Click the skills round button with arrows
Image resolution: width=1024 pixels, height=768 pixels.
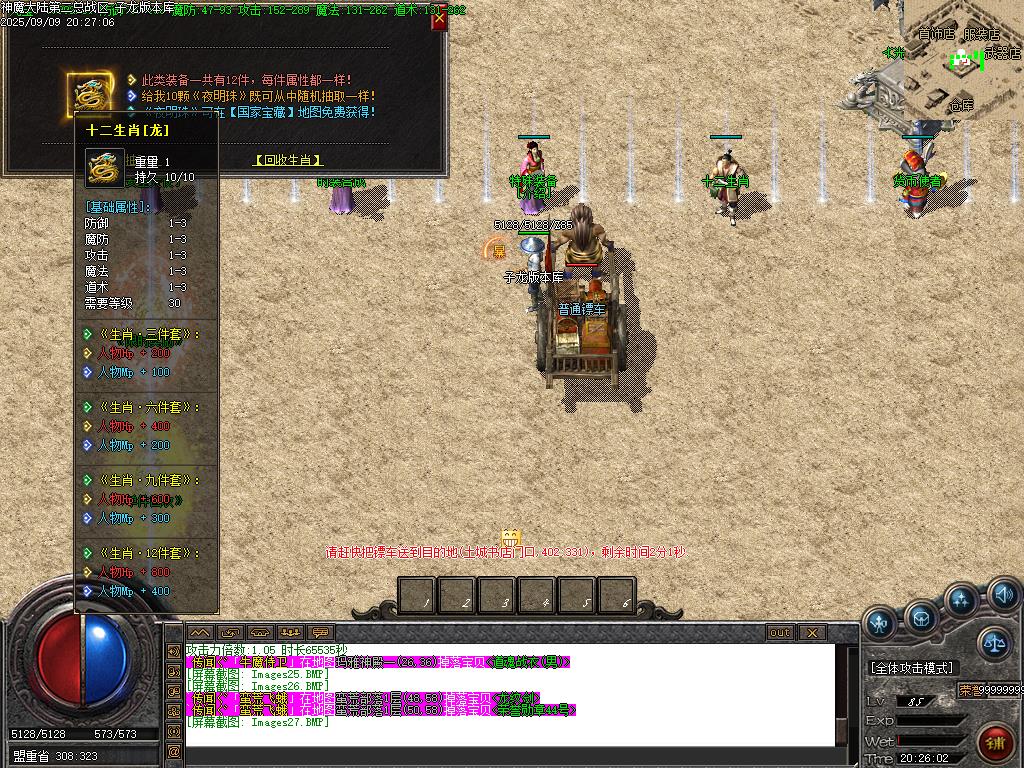pos(961,600)
